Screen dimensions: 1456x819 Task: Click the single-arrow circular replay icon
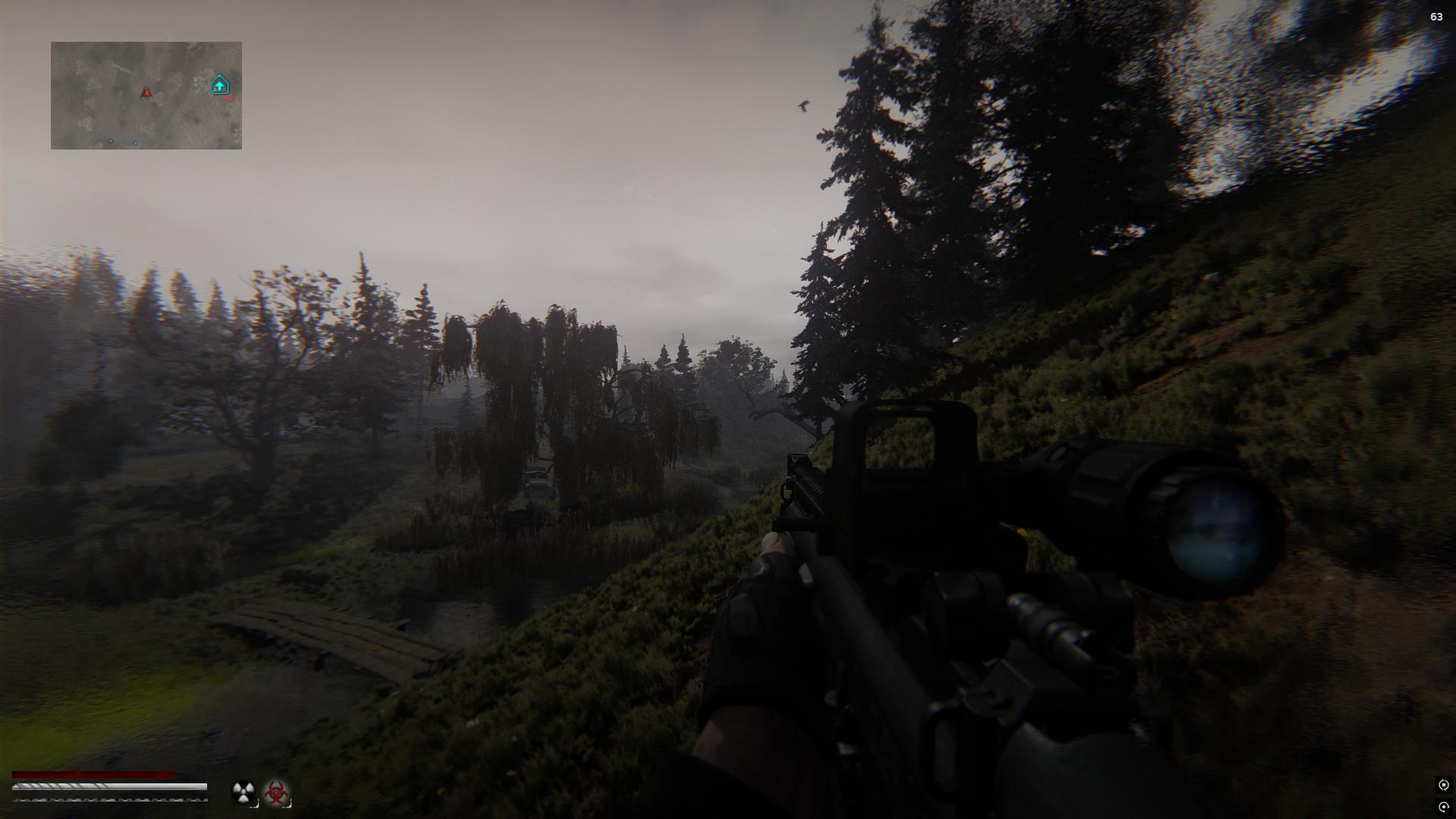click(x=1443, y=807)
